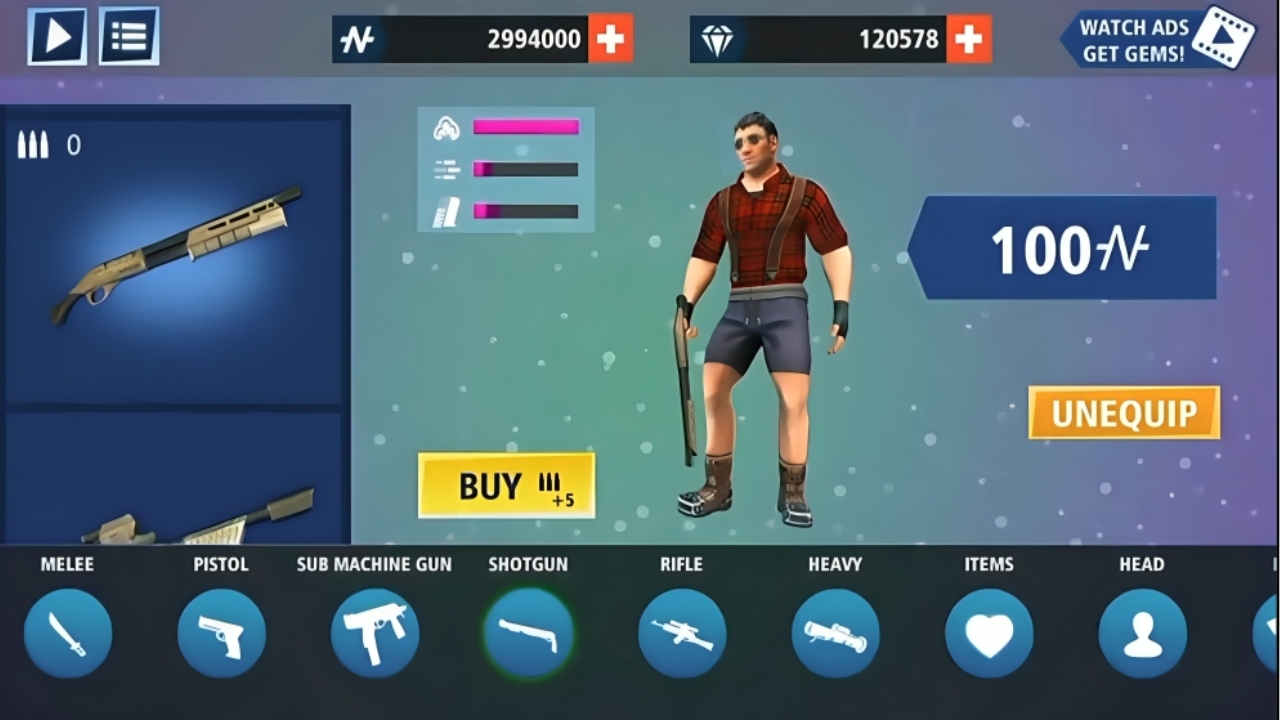Select the Shotgun category icon
Screen dimensions: 1280x720
click(x=528, y=633)
